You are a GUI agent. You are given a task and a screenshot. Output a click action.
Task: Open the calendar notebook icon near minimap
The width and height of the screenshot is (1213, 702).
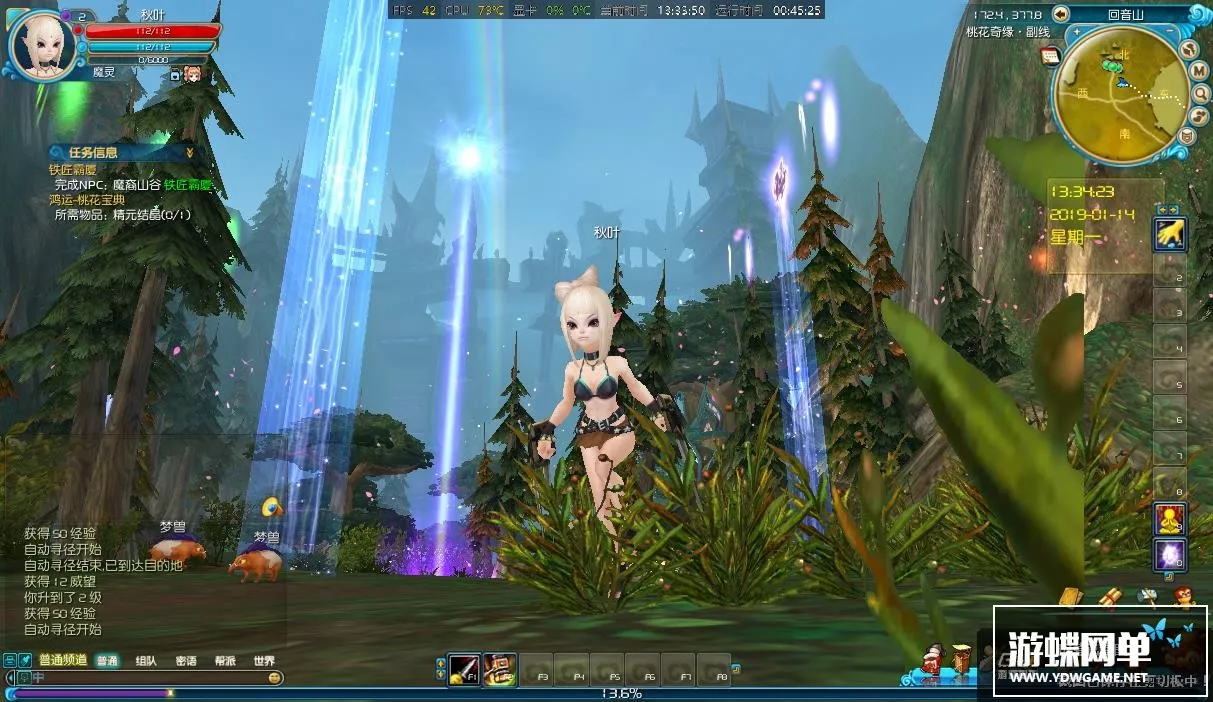pos(1050,57)
